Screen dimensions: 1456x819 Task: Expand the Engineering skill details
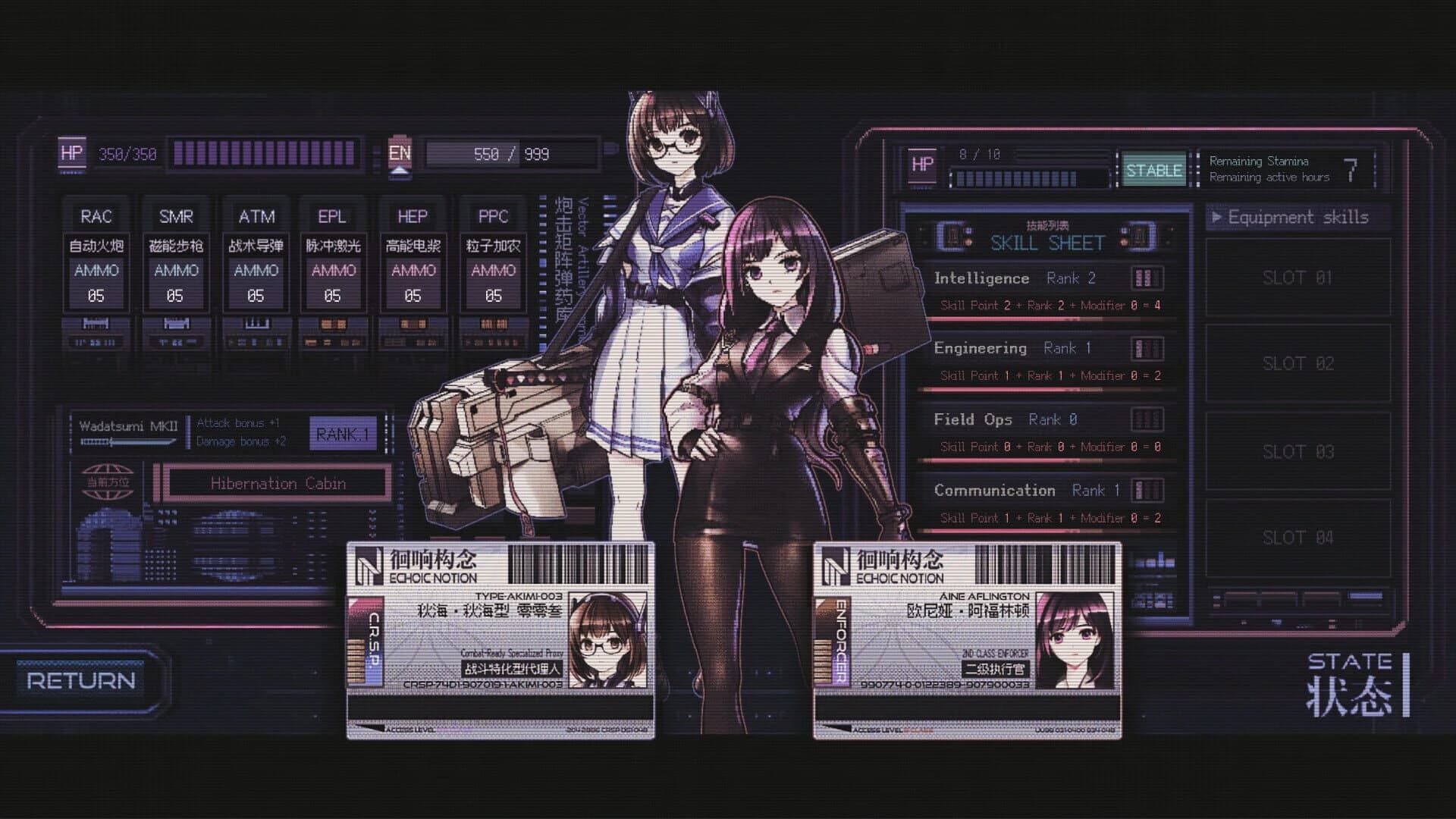[982, 348]
